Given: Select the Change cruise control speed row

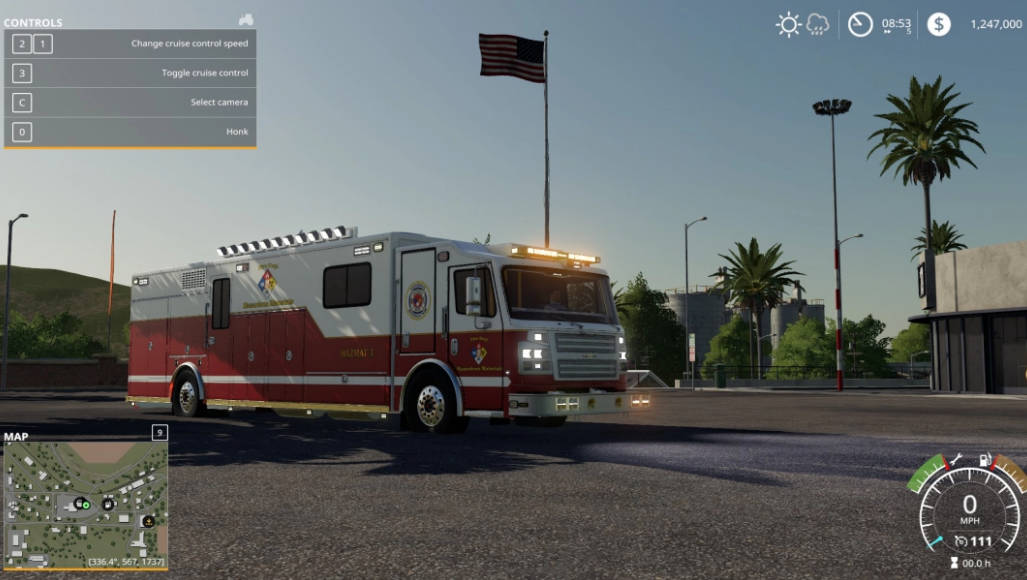Looking at the screenshot, I should (x=130, y=44).
